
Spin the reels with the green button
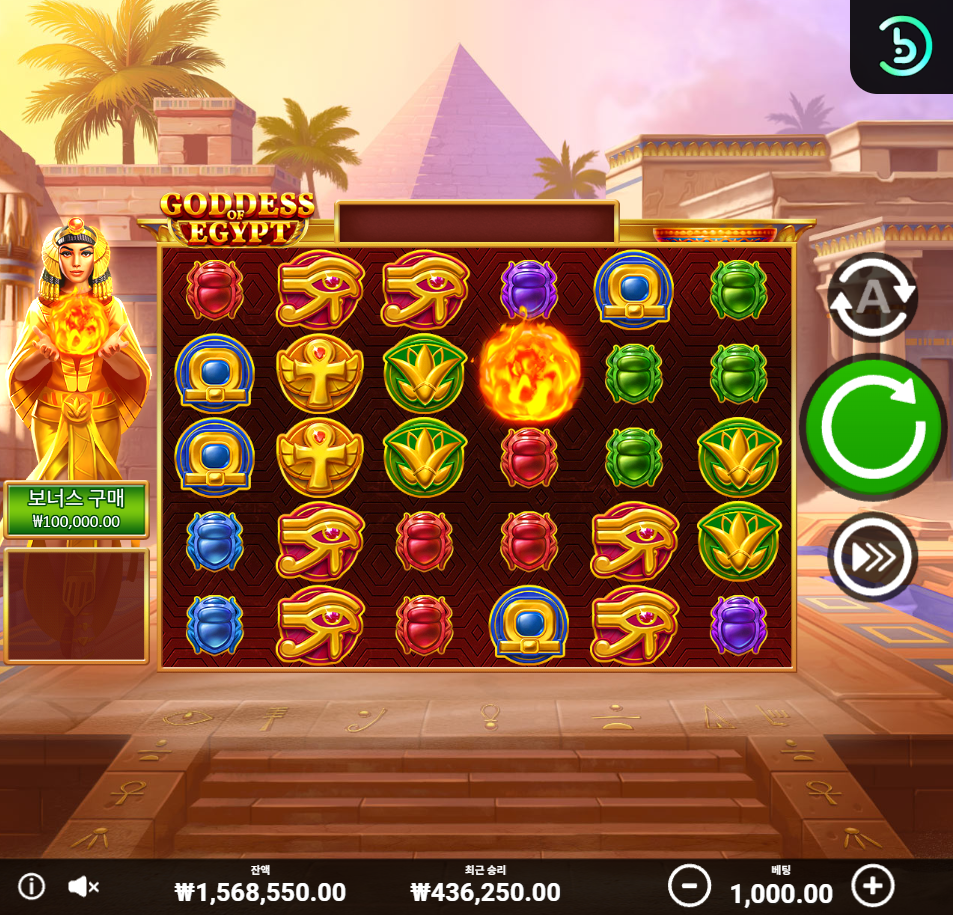(x=872, y=427)
